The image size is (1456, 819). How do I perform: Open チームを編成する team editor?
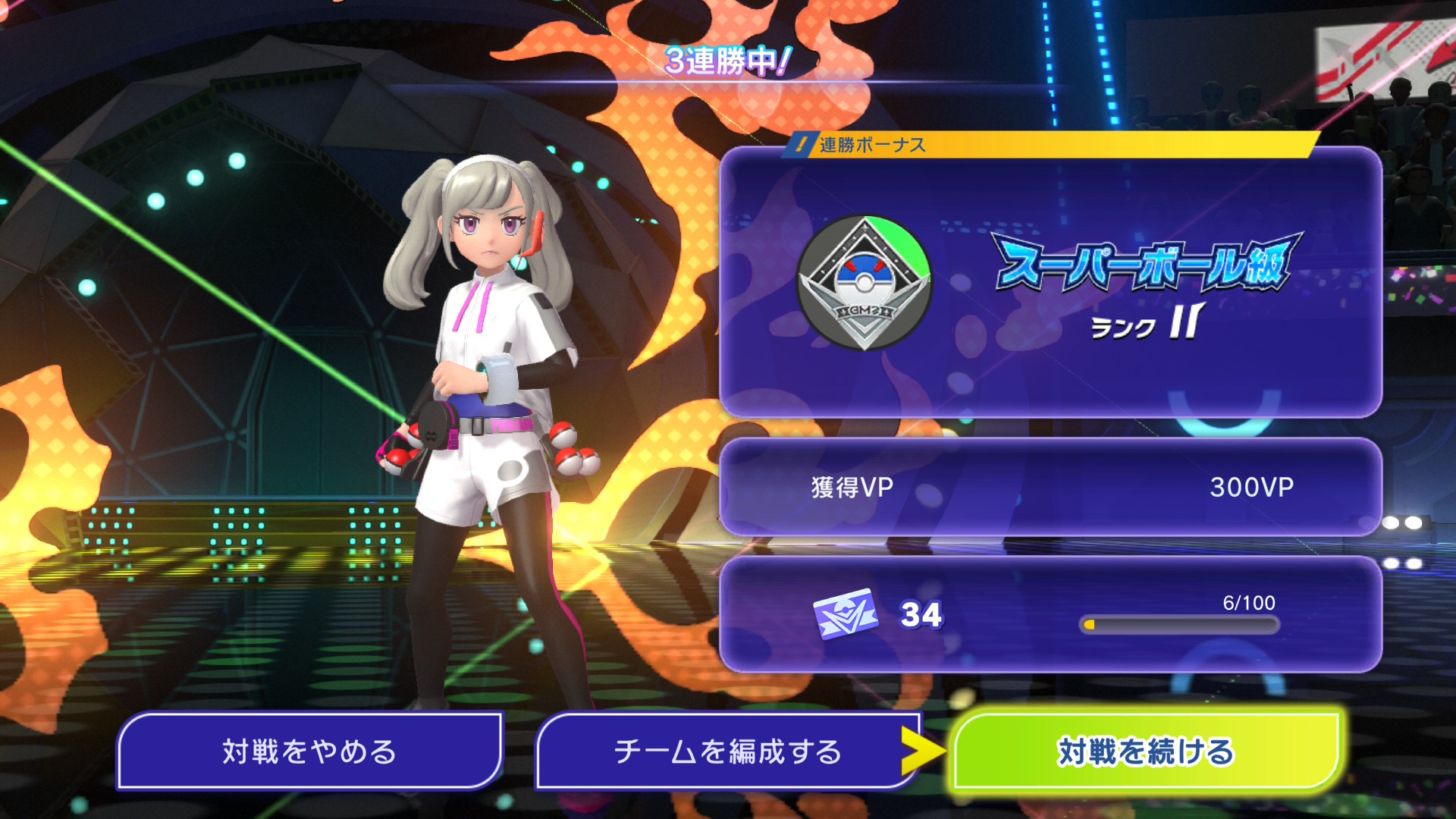(x=726, y=752)
